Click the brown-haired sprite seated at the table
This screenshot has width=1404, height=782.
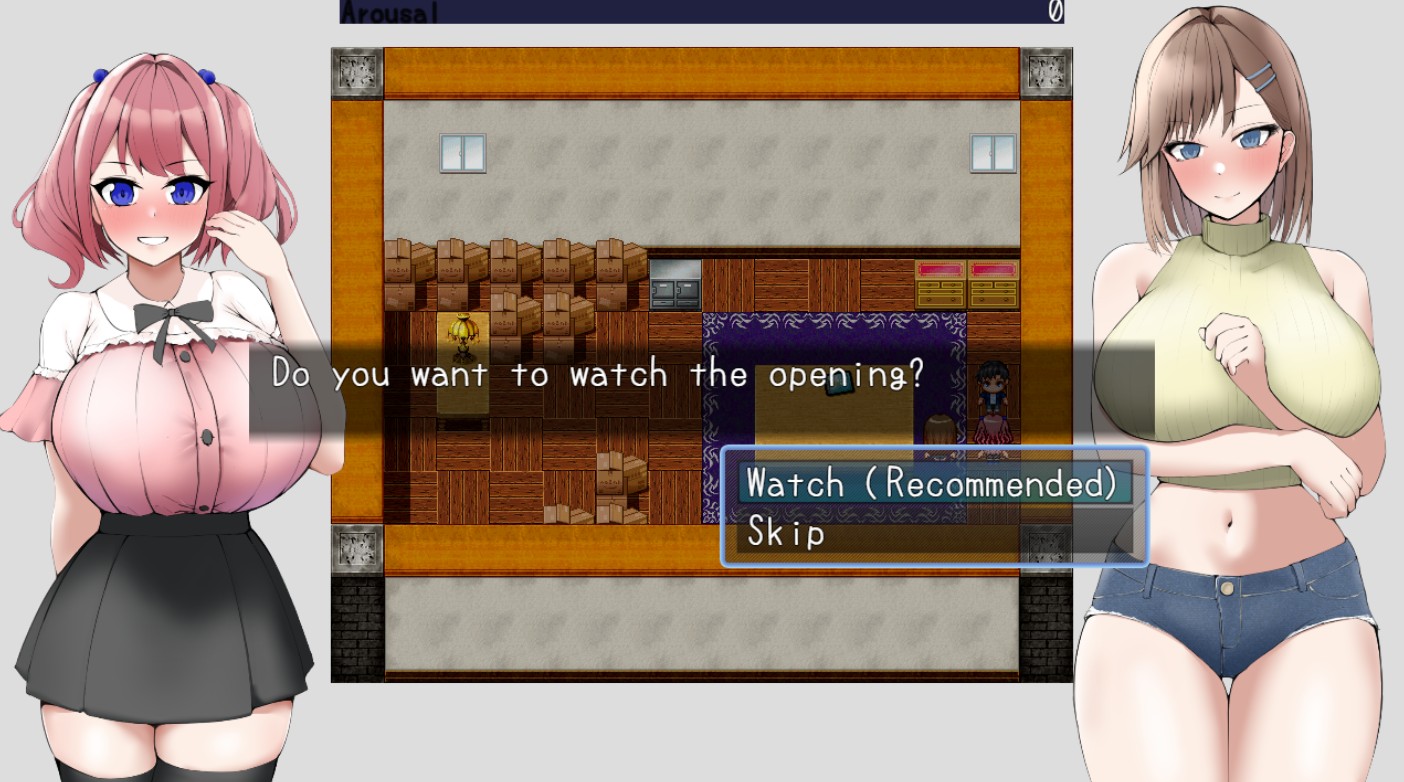pyautogui.click(x=938, y=430)
